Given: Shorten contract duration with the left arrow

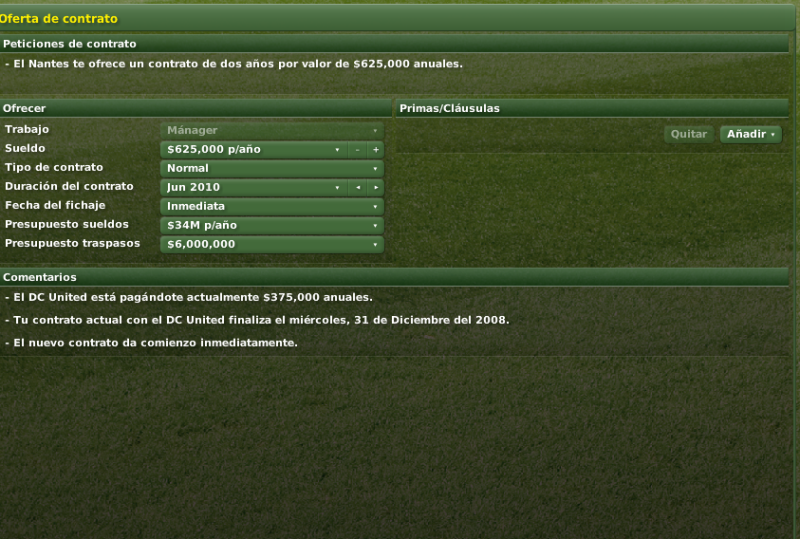Looking at the screenshot, I should point(357,187).
